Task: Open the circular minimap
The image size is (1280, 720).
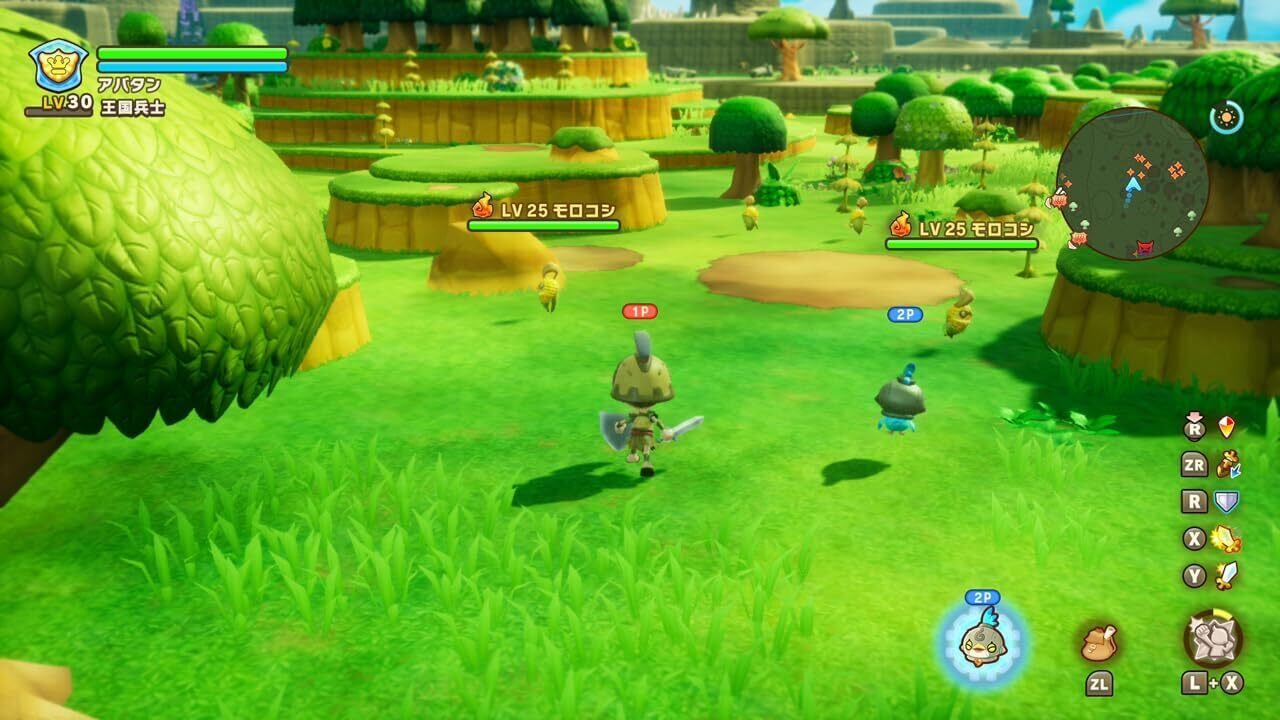Action: tap(1131, 185)
